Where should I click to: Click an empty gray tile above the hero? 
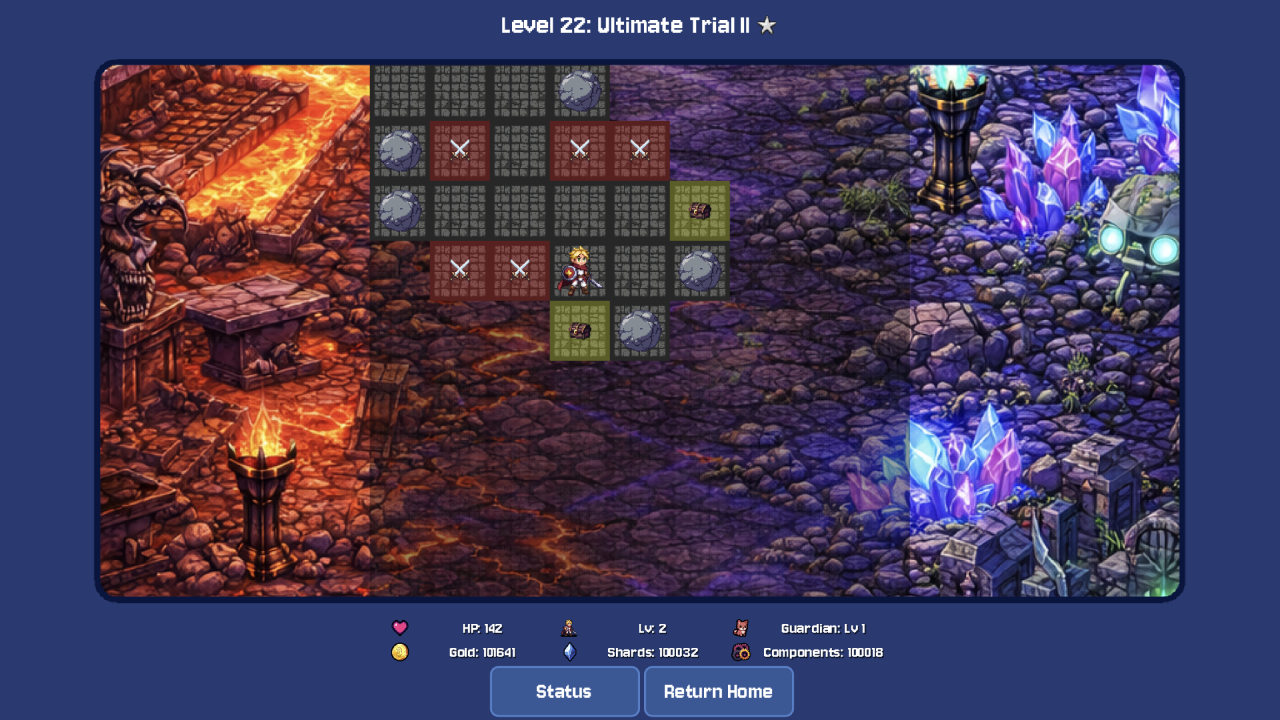pyautogui.click(x=580, y=212)
